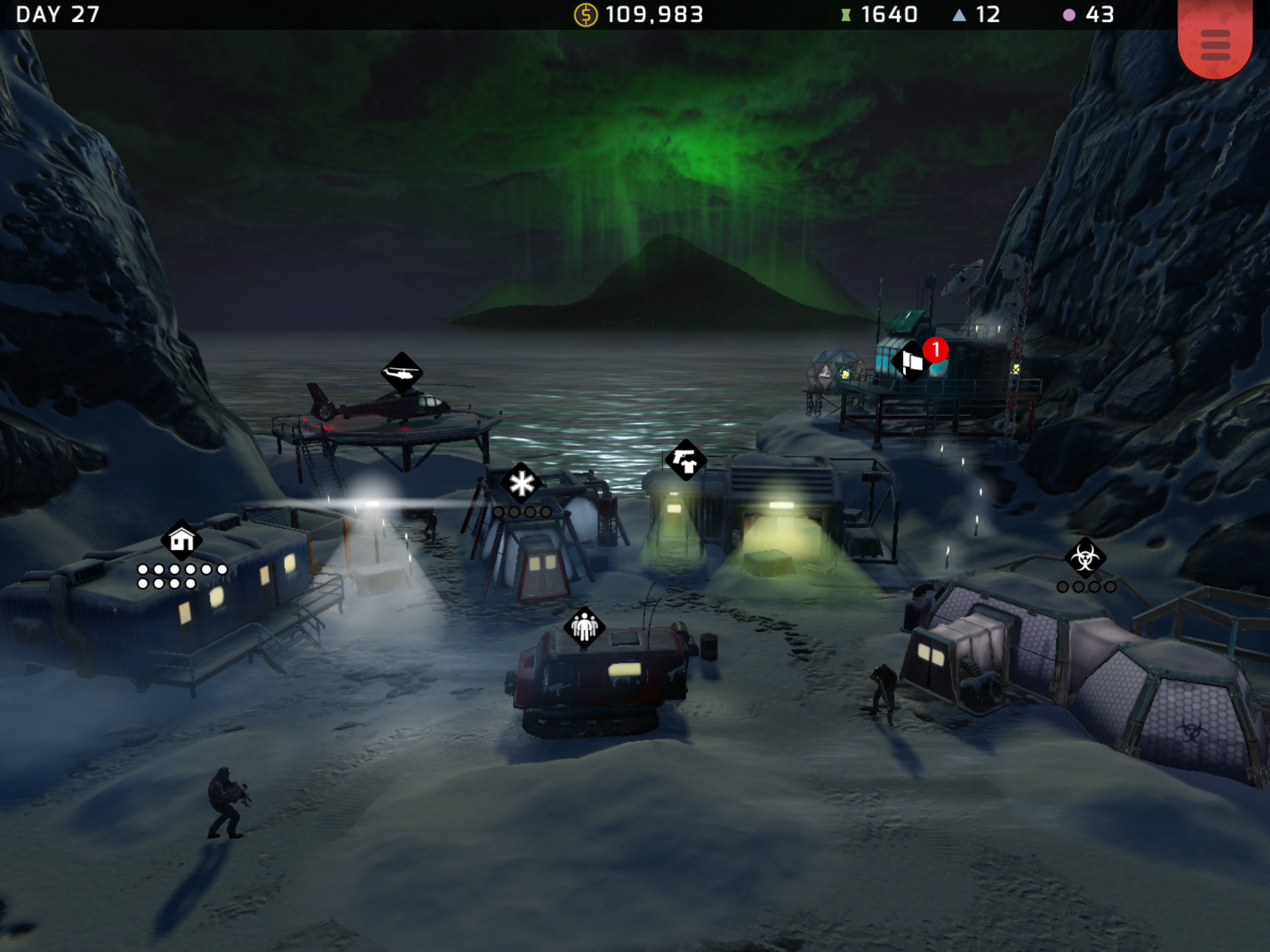Open the armory gun and shirt icon
The height and width of the screenshot is (952, 1270).
tap(686, 460)
